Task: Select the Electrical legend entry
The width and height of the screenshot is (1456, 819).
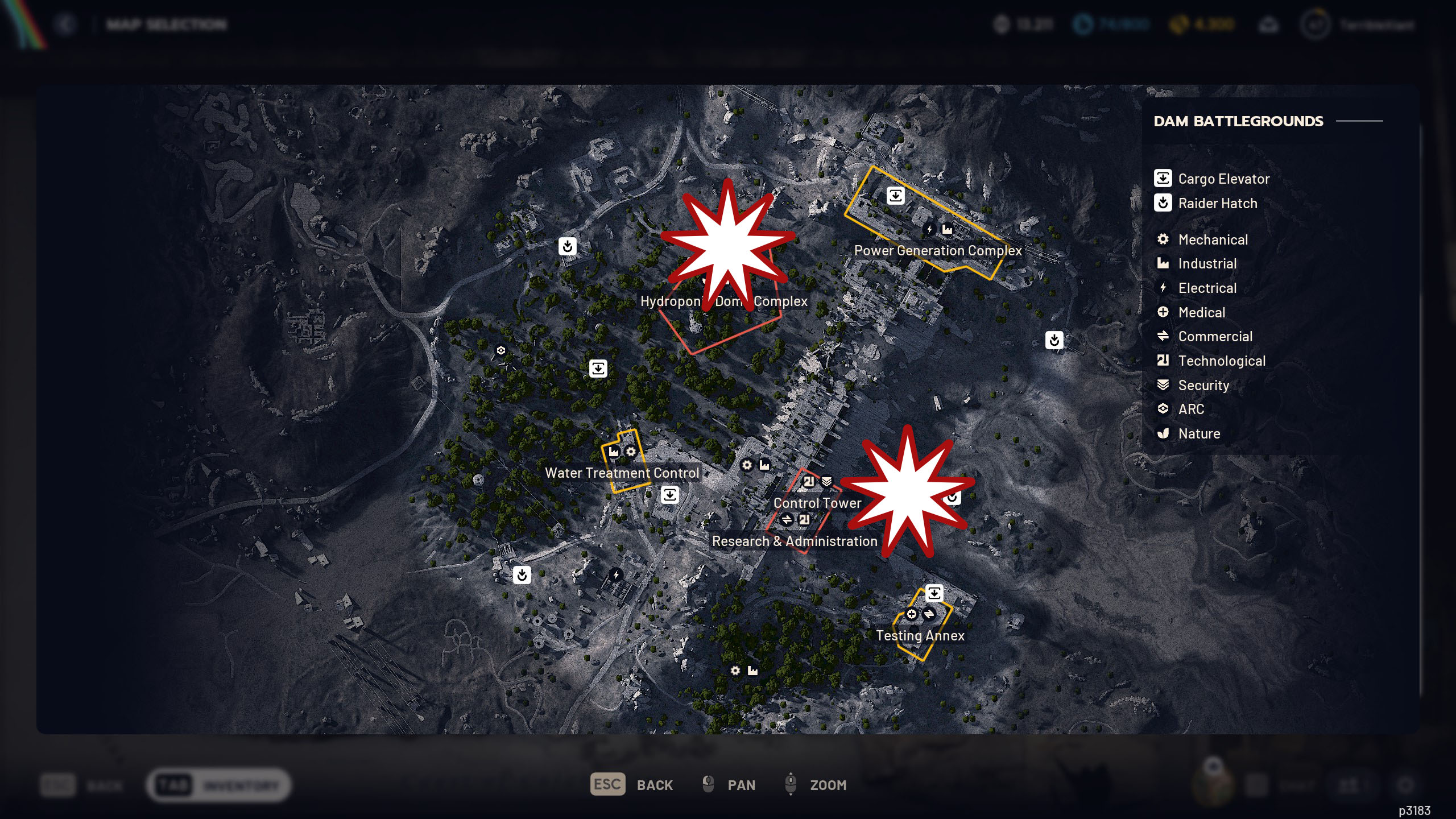Action: (1206, 288)
